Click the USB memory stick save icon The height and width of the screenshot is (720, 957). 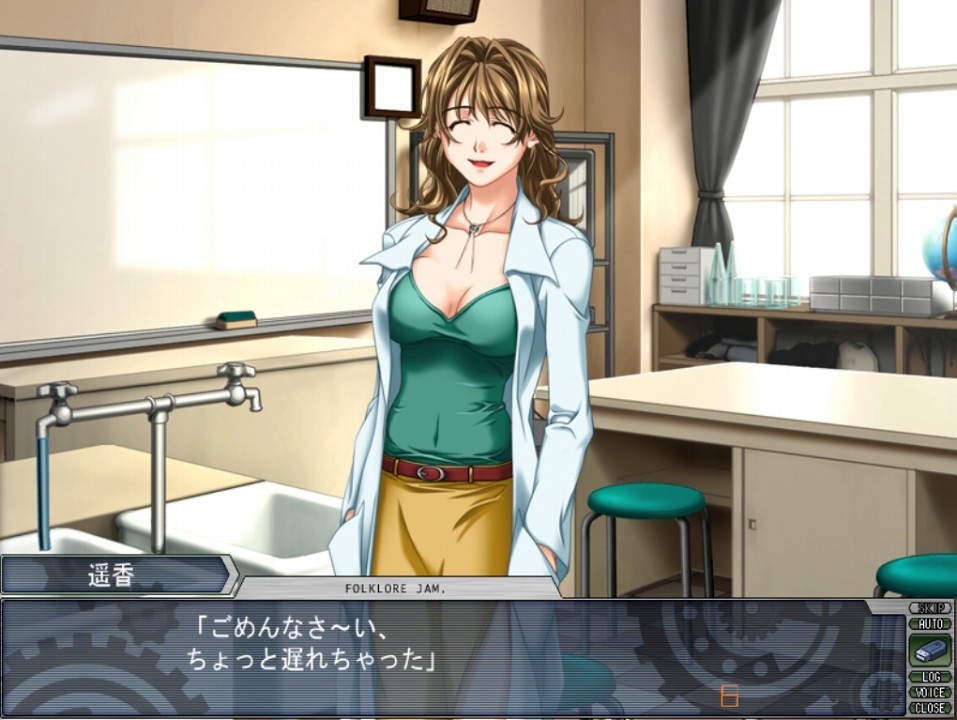929,650
